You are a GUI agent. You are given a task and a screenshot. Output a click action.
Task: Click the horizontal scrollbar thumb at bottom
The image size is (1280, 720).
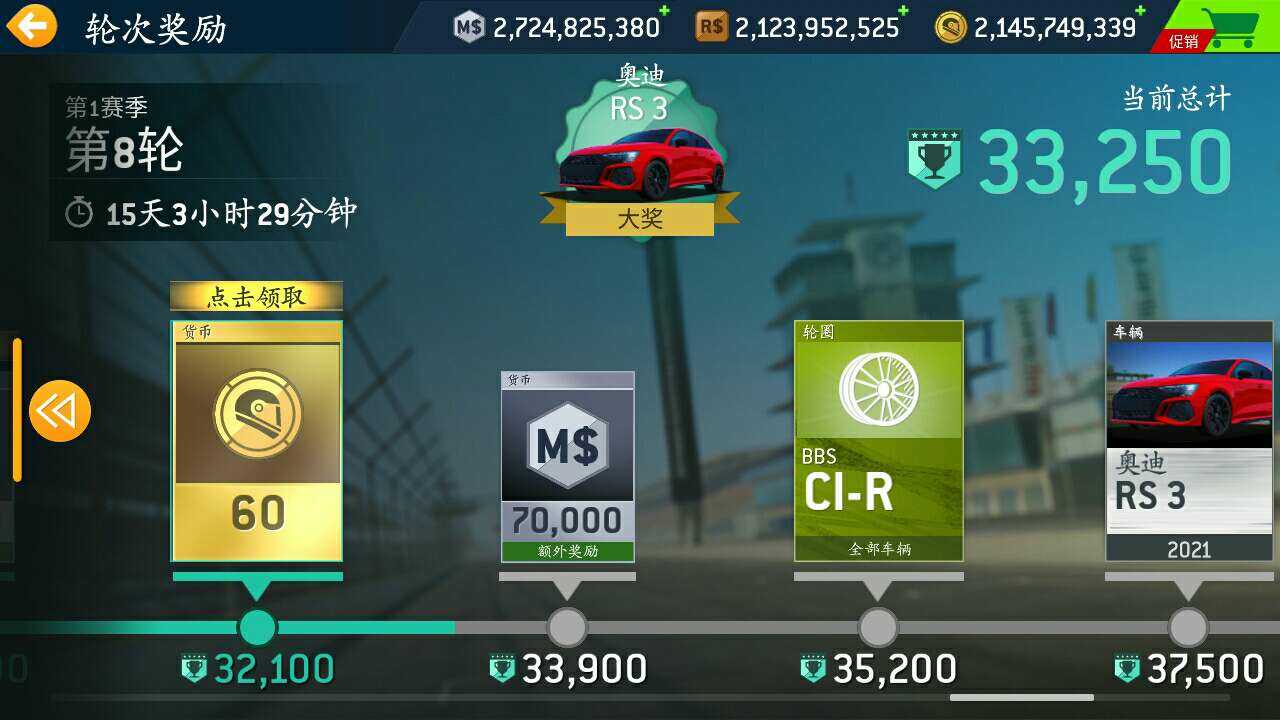point(1021,697)
